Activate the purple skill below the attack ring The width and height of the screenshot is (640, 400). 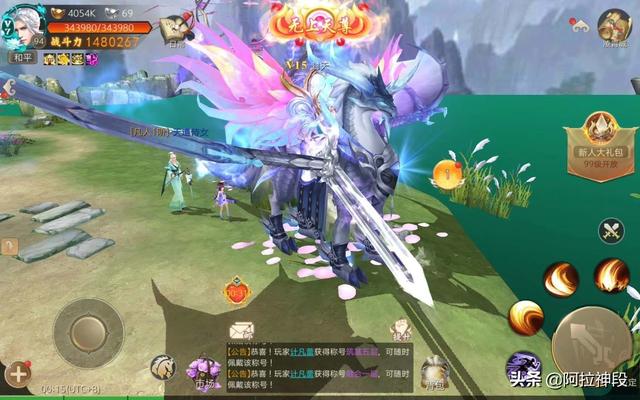[x=523, y=368]
